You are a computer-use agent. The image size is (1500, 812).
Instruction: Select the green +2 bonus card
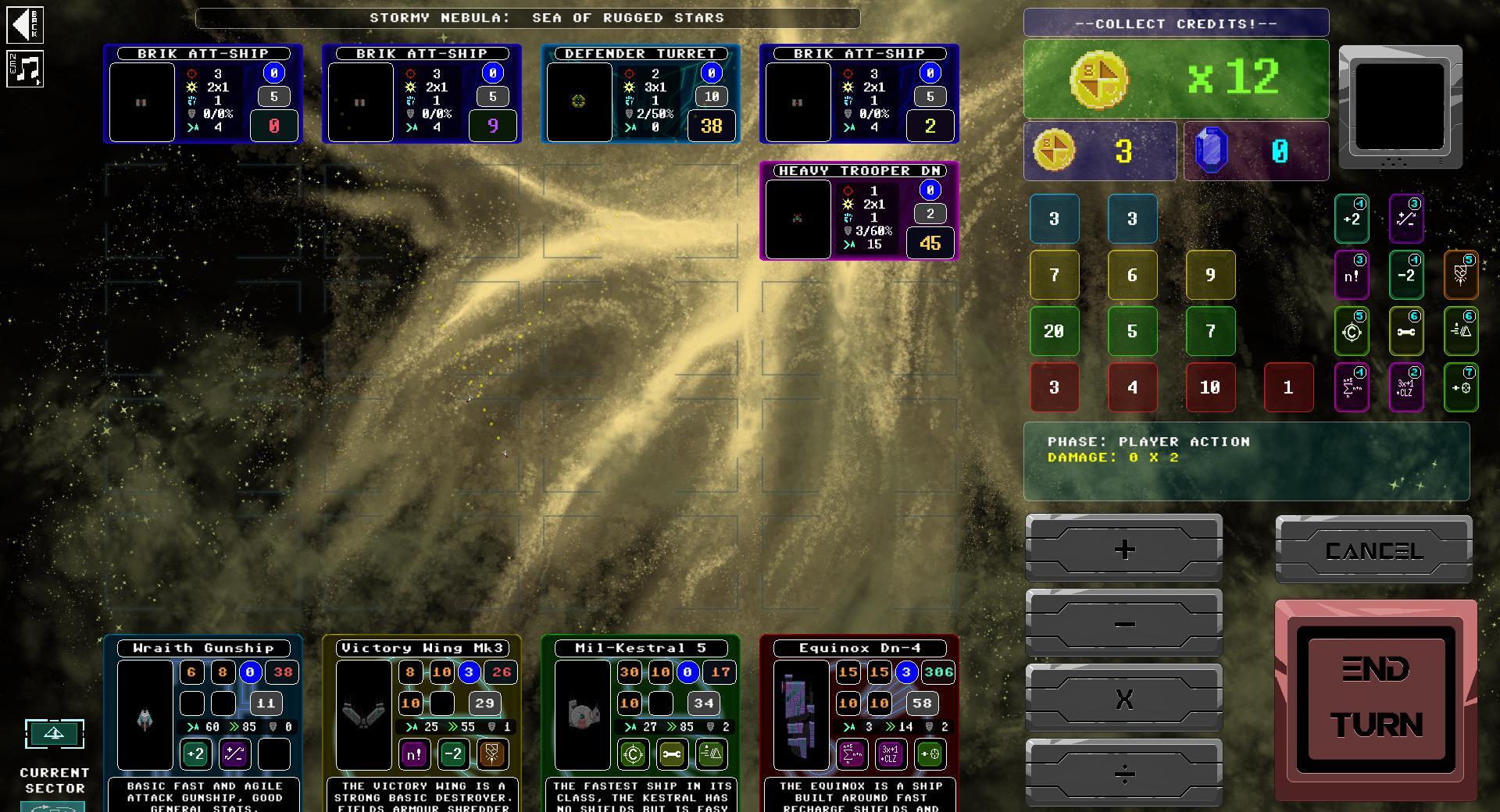[x=1352, y=219]
